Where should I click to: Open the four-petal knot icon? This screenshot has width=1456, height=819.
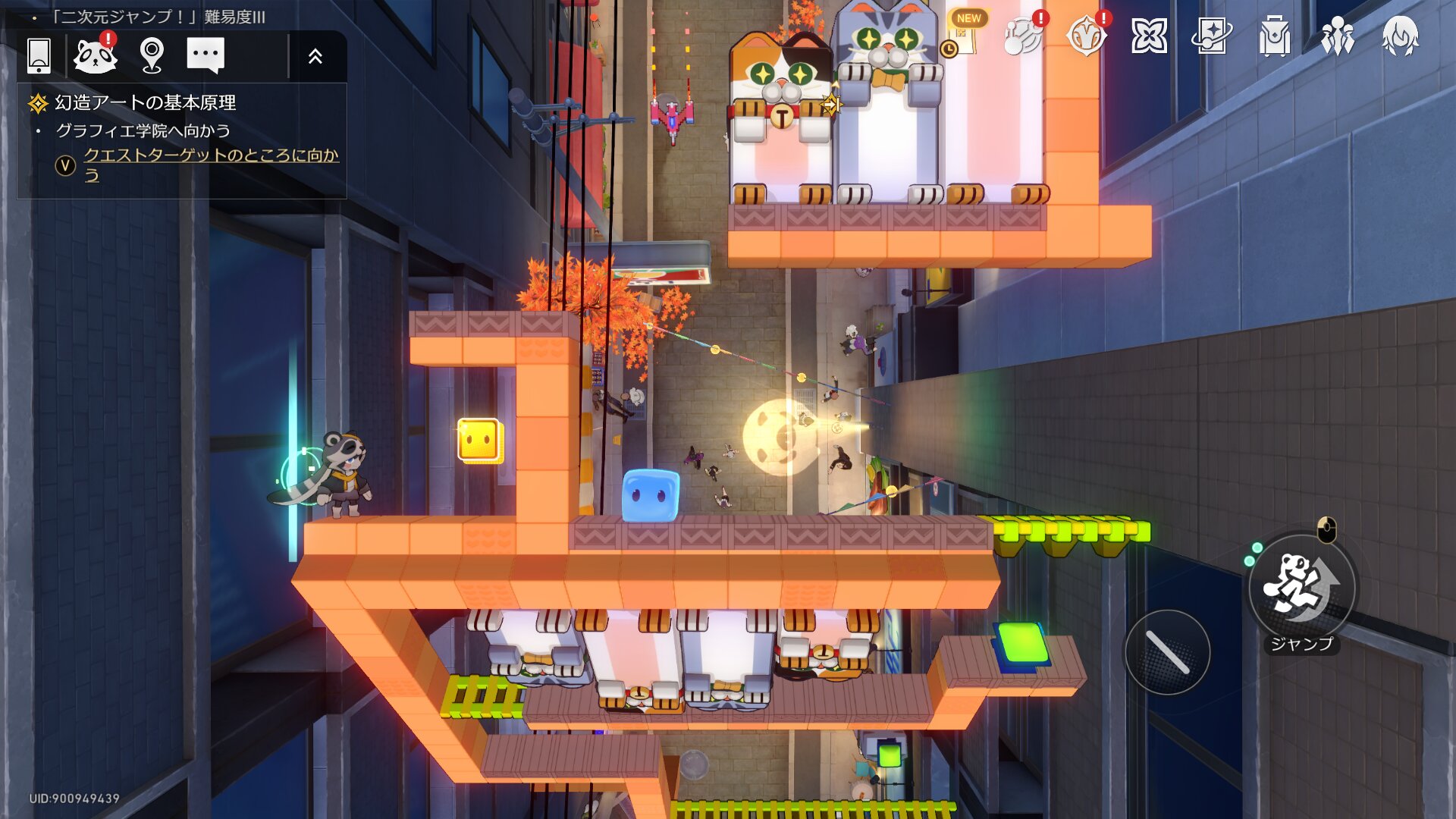tap(1149, 36)
